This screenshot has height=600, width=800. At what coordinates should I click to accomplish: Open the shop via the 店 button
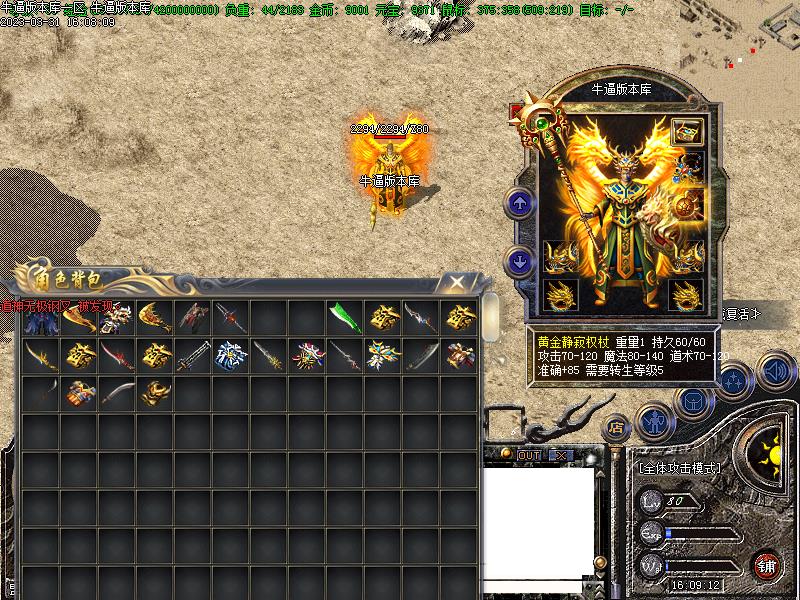(x=617, y=426)
